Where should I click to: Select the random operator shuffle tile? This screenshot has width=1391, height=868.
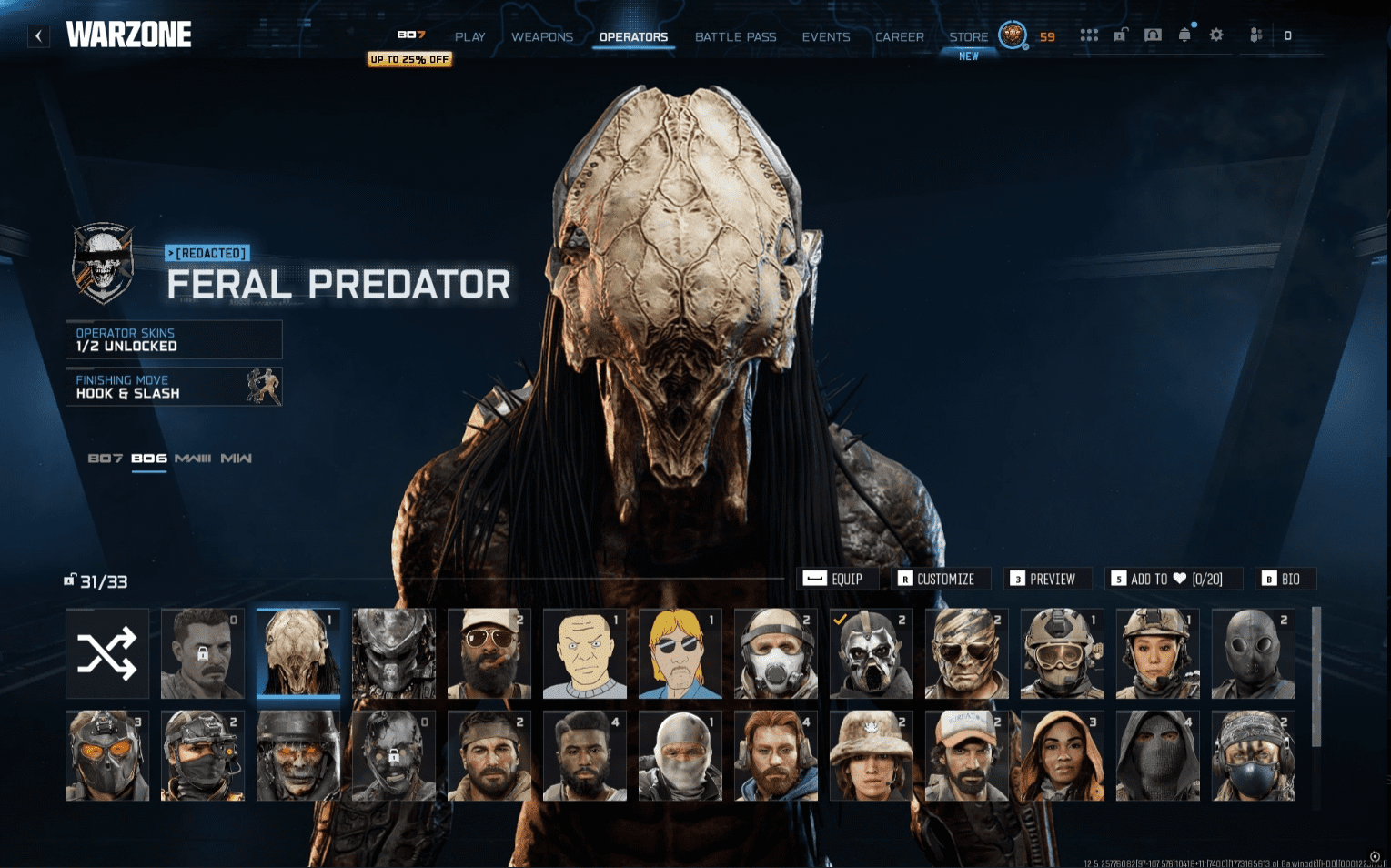pyautogui.click(x=107, y=653)
